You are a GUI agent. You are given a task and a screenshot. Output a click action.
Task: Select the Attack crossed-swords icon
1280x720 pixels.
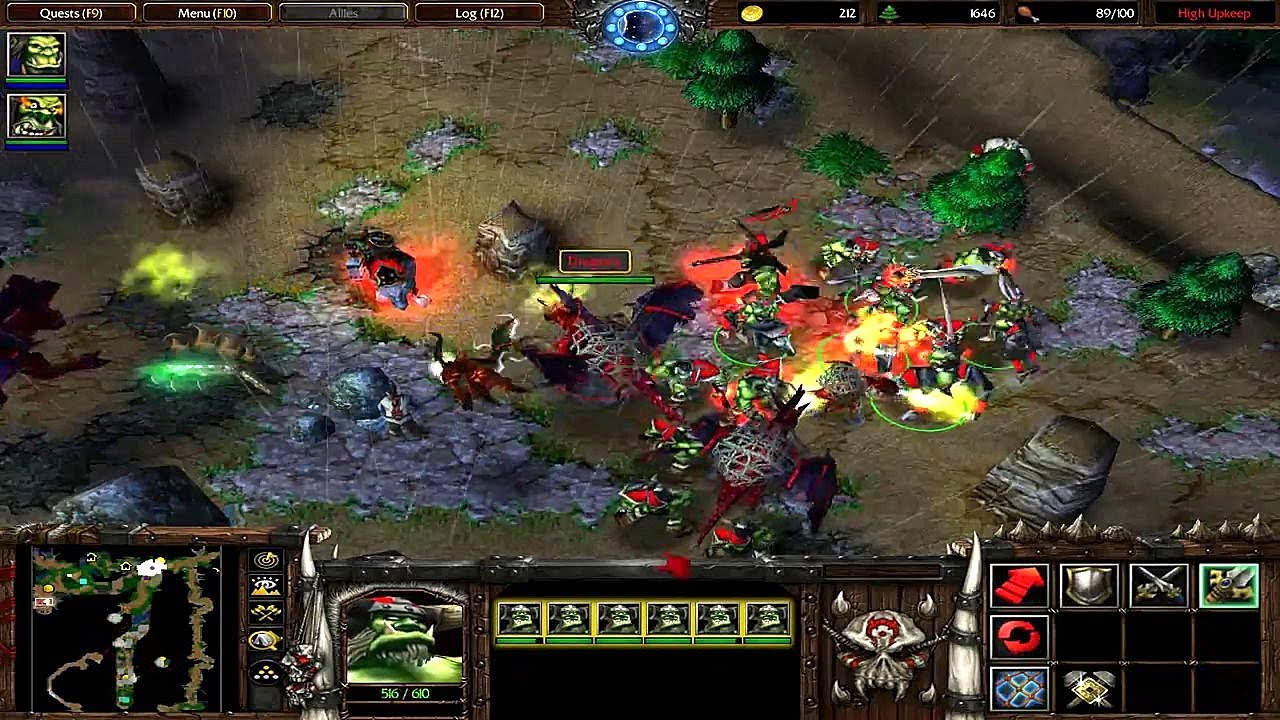[1158, 585]
